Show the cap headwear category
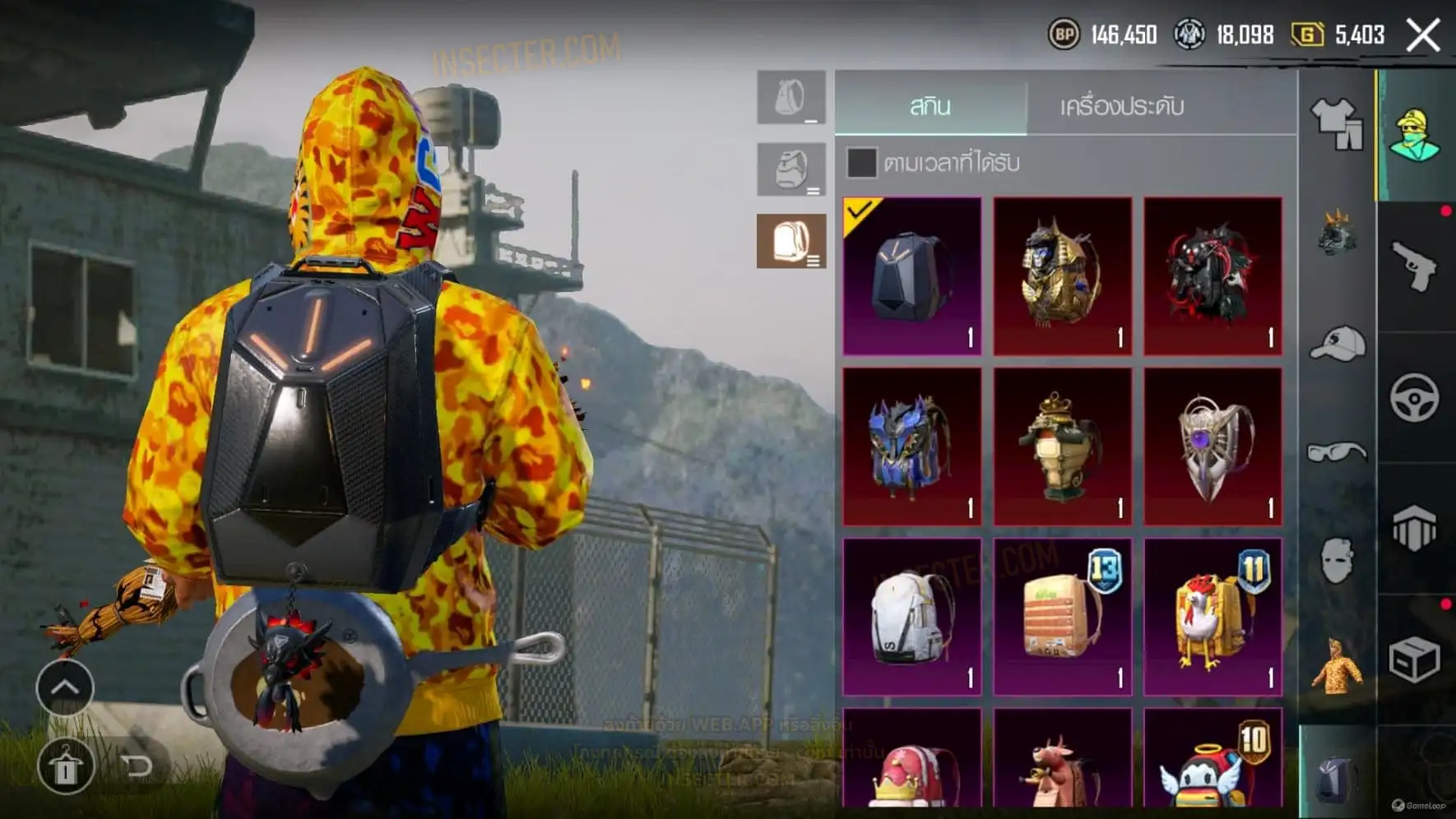Viewport: 1456px width, 819px height. [1337, 344]
